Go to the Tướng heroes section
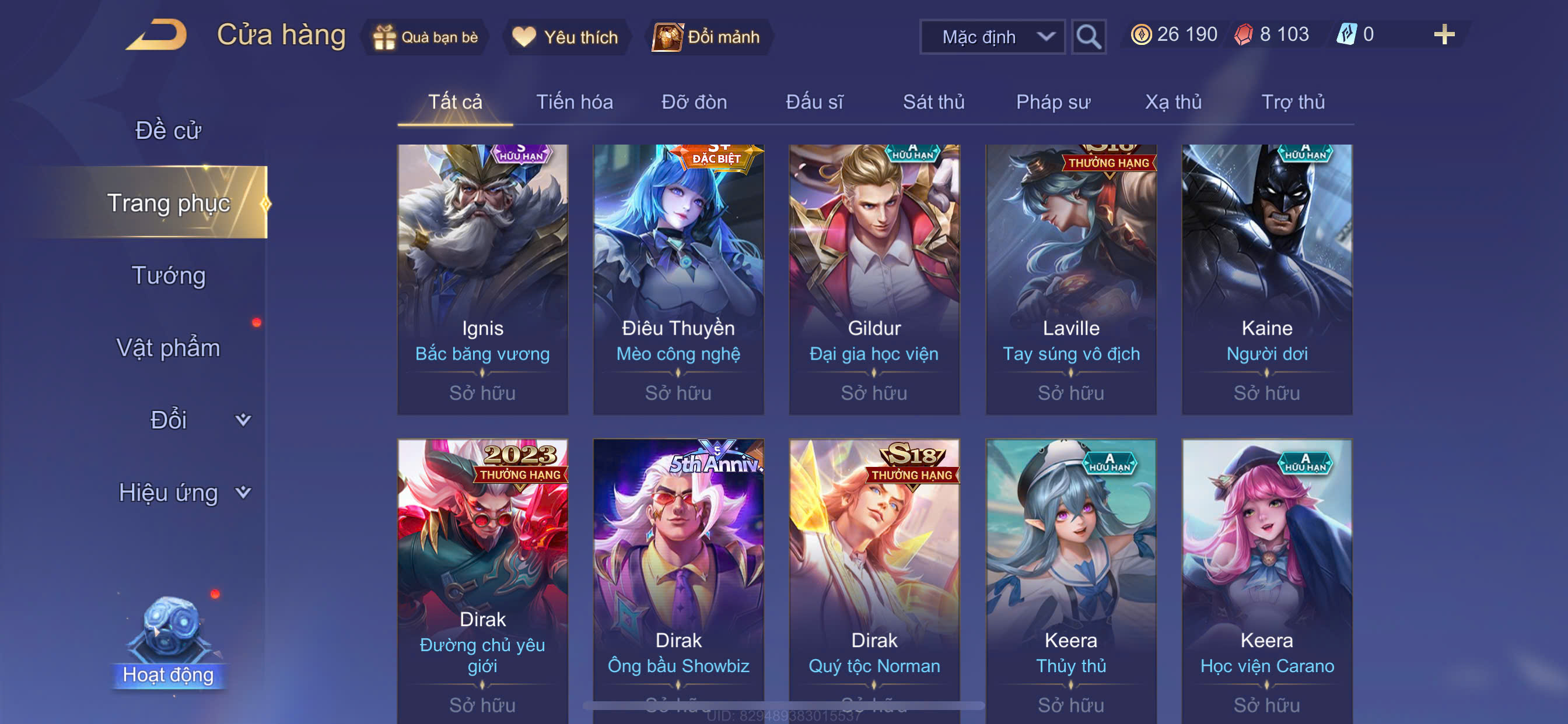The height and width of the screenshot is (724, 1568). [169, 276]
